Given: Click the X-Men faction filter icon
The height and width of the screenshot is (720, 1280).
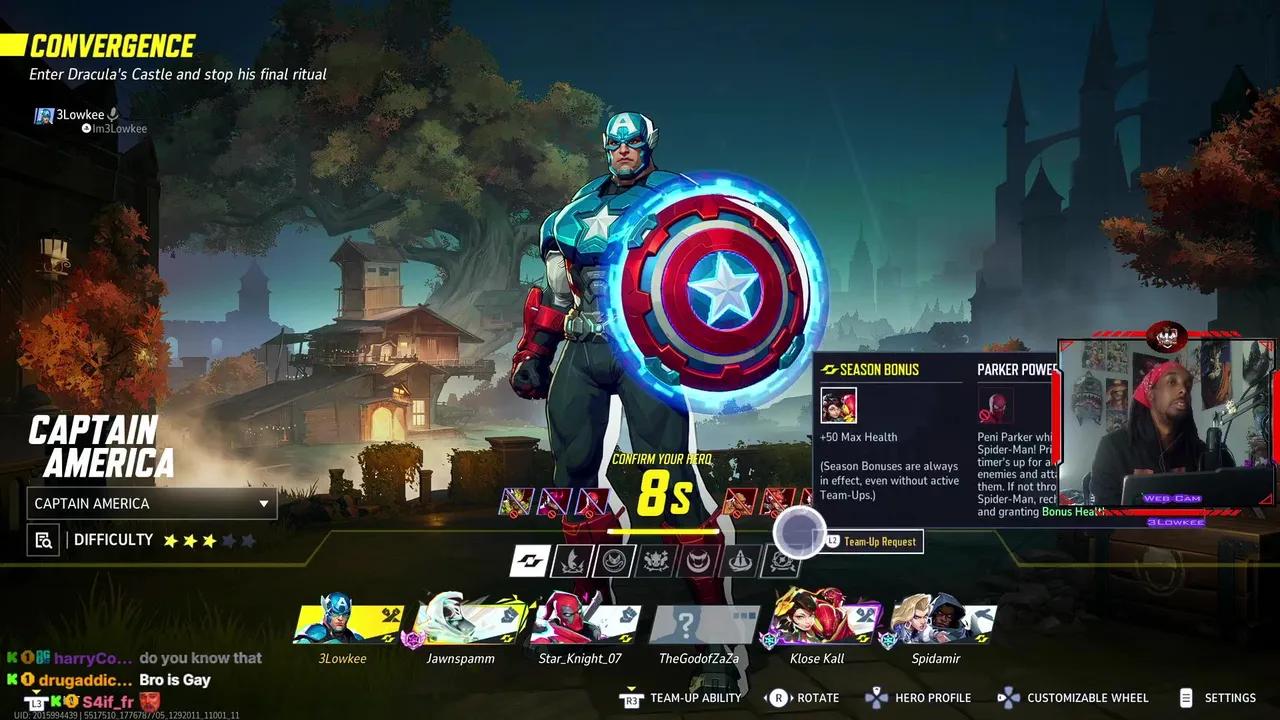Looking at the screenshot, I should pyautogui.click(x=570, y=560).
